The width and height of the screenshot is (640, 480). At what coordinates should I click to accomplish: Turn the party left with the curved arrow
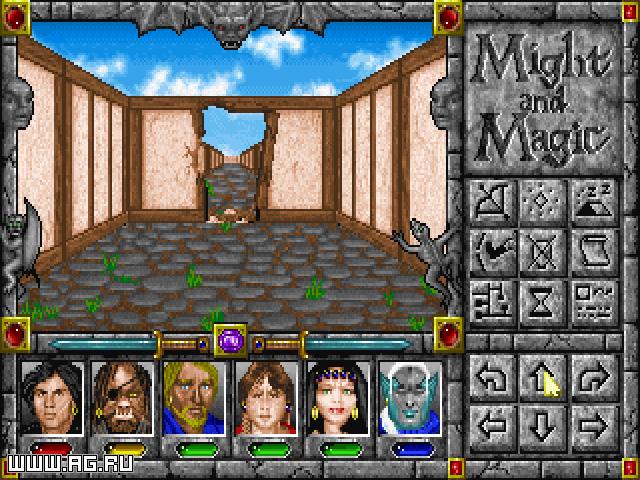(x=493, y=375)
